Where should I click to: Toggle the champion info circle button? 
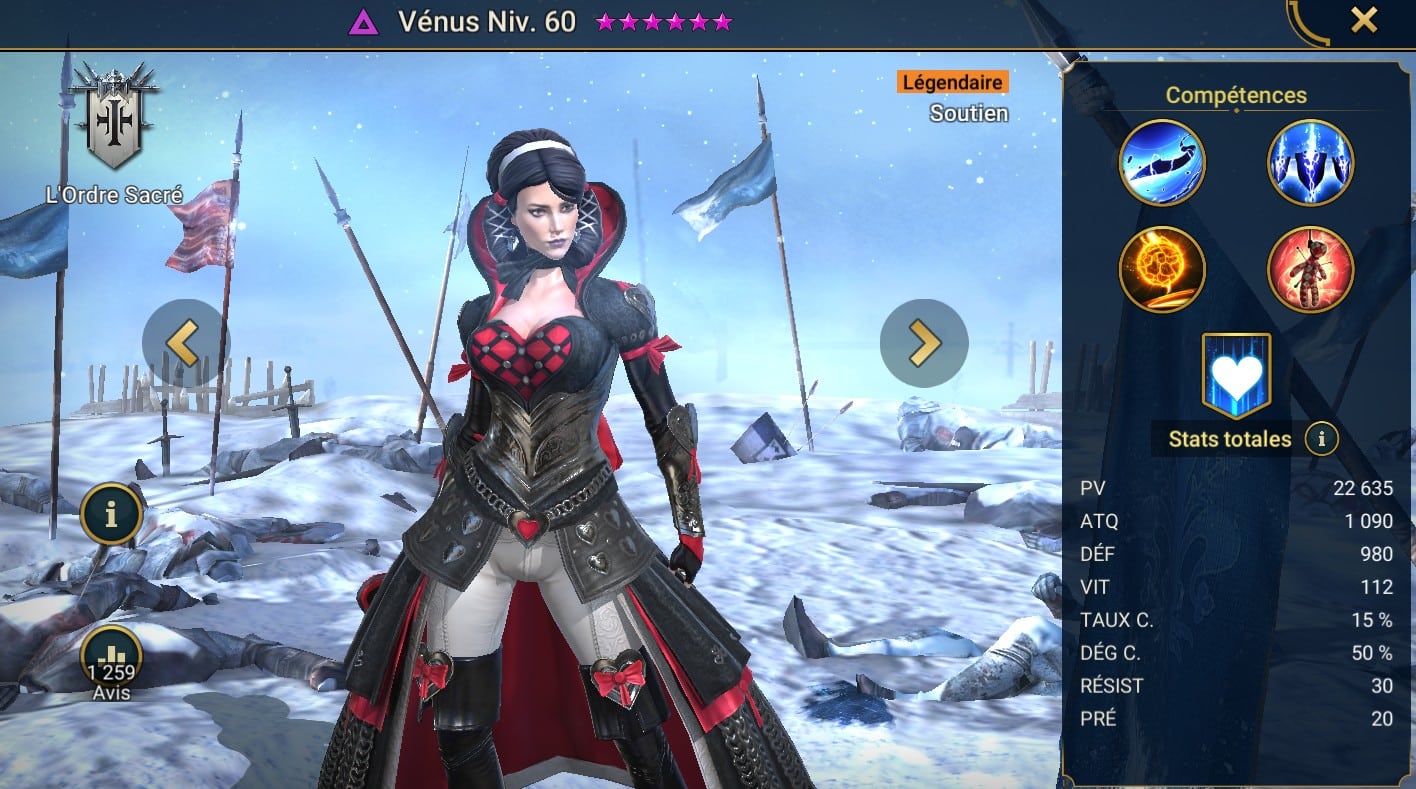click(111, 514)
